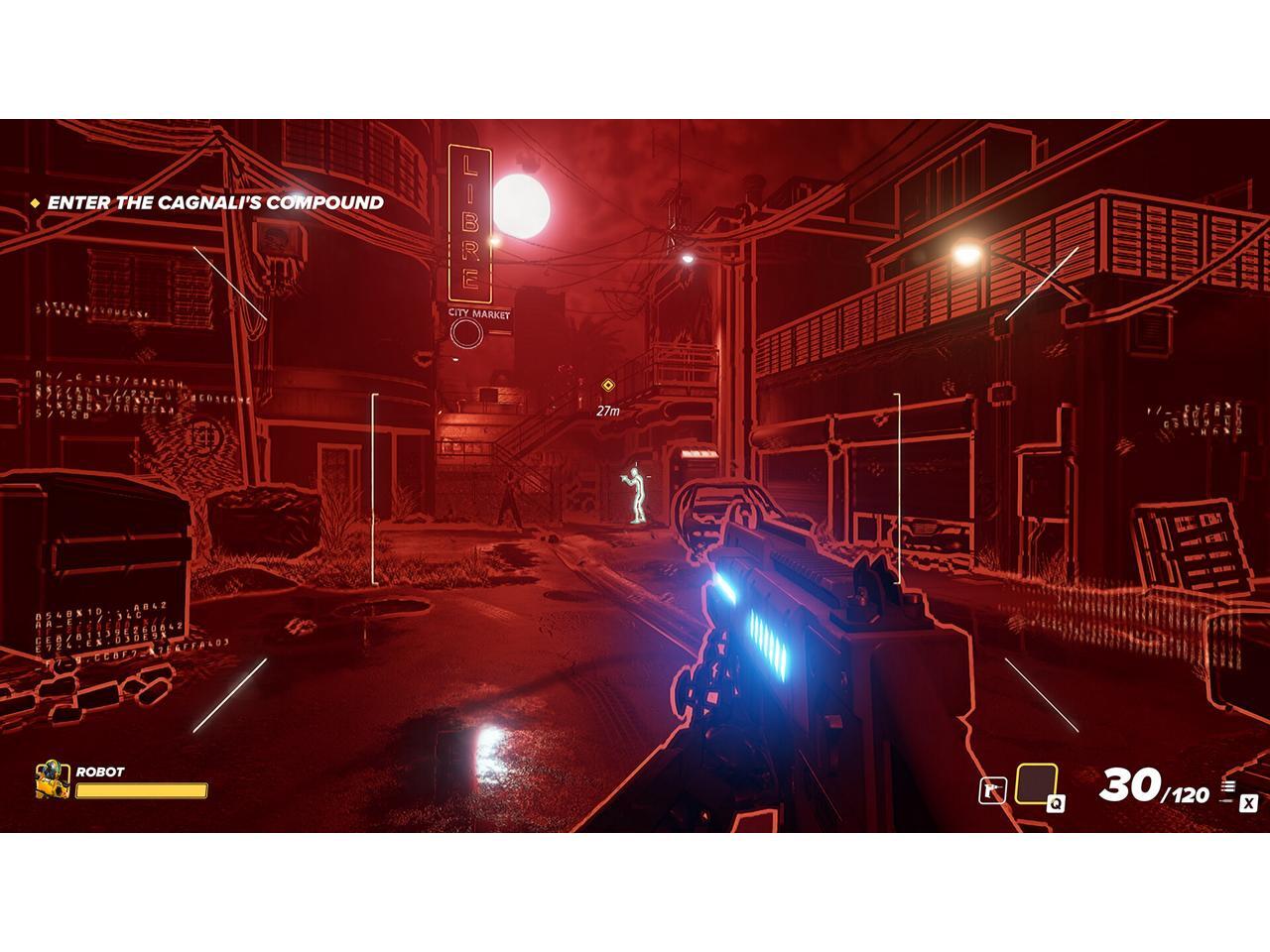The width and height of the screenshot is (1270, 952).
Task: Select the drill gadget icon
Action: coord(992,790)
